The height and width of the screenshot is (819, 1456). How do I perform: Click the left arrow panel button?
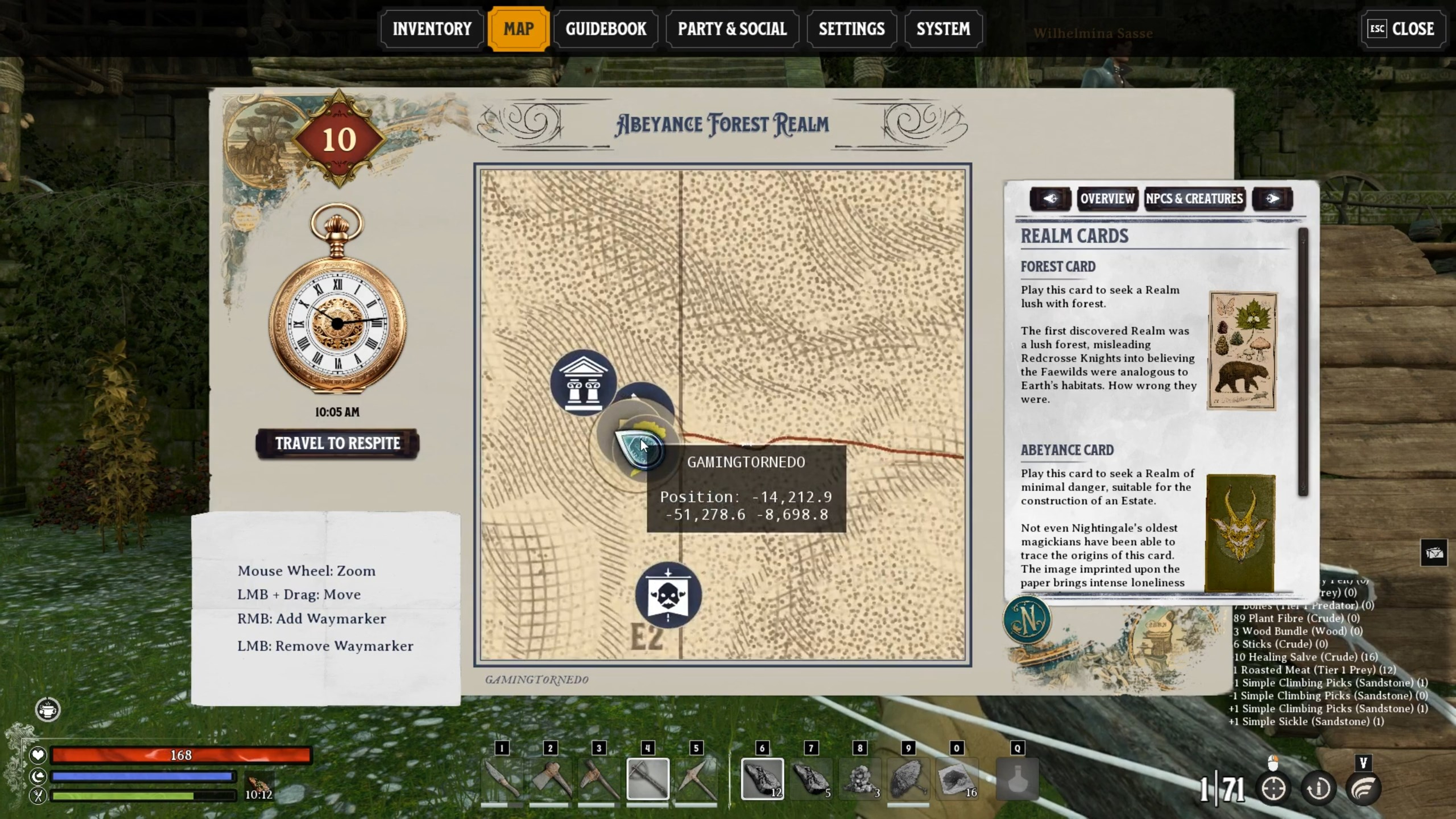click(x=1050, y=198)
